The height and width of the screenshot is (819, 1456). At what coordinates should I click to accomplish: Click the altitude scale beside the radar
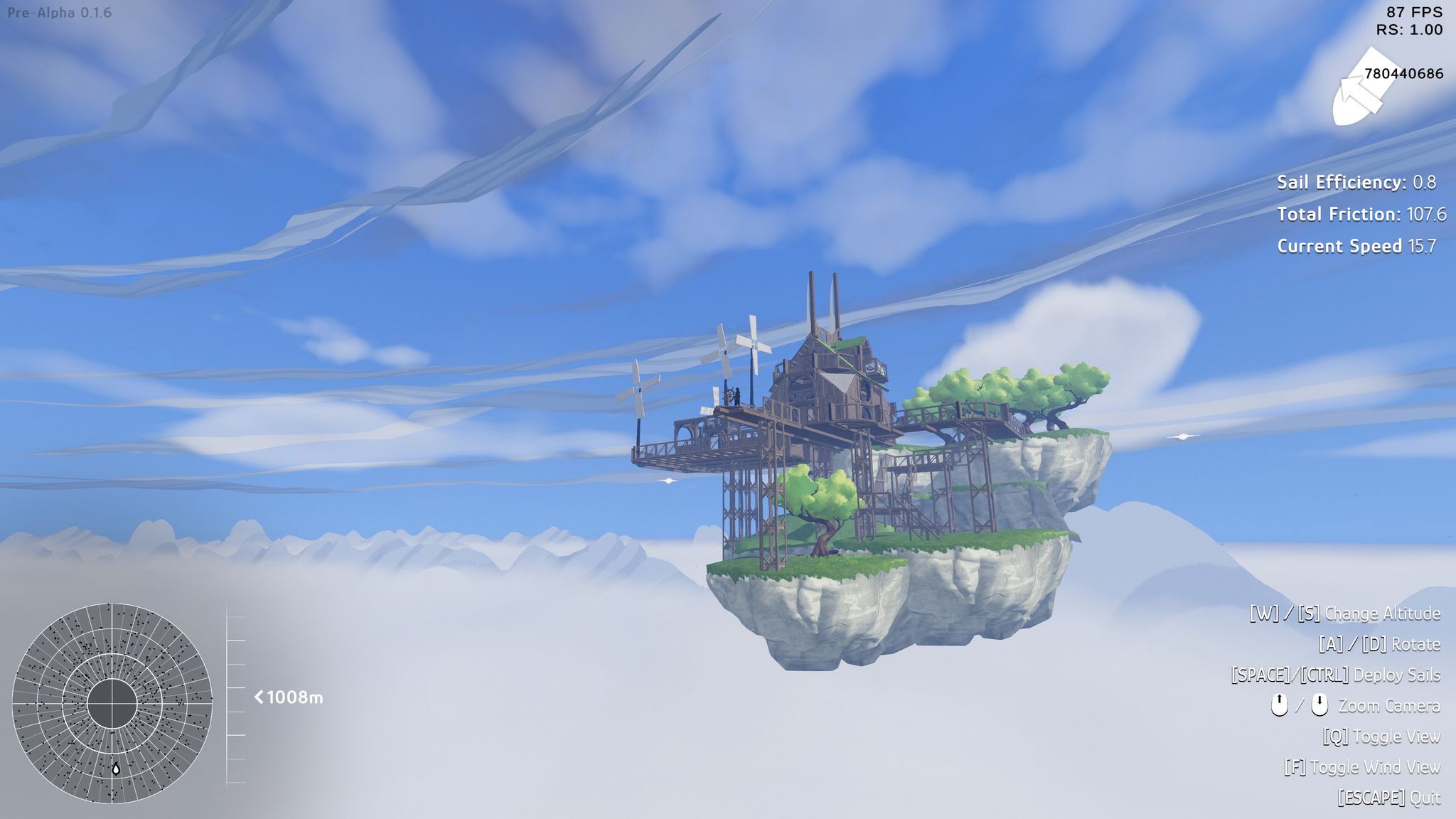click(235, 698)
